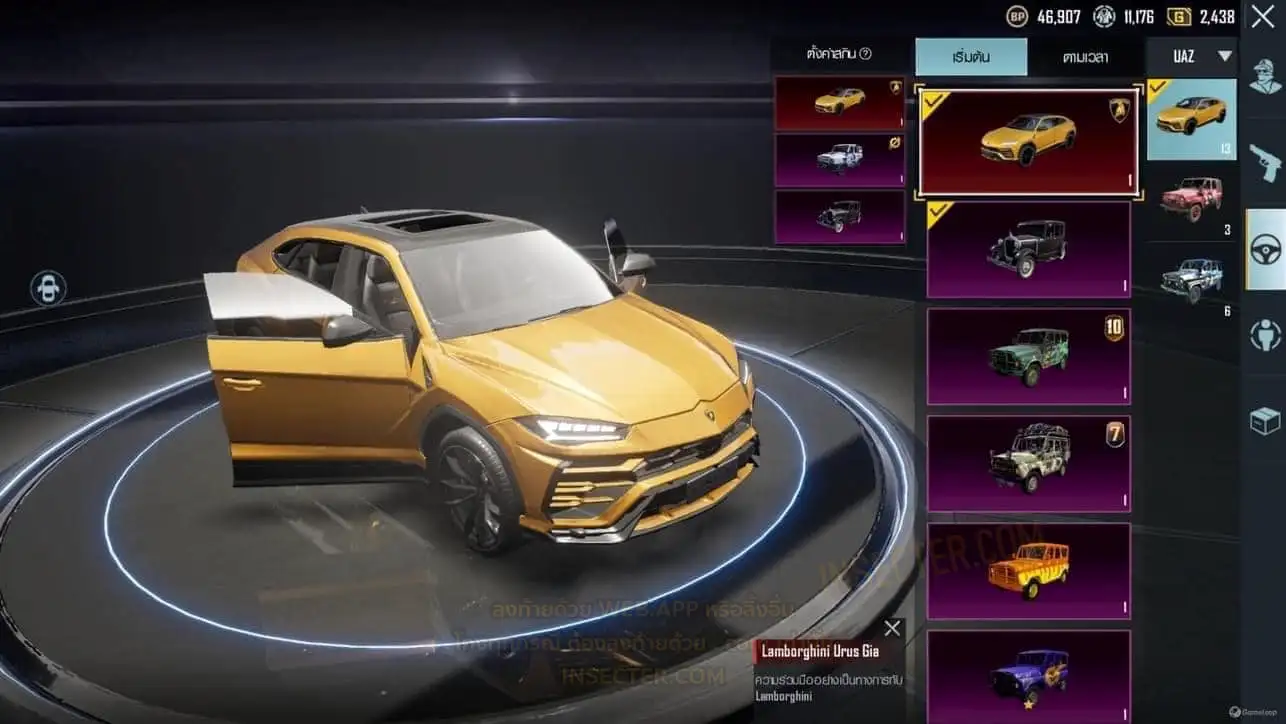
Task: Pick the orange flame UAZ skin
Action: pyautogui.click(x=1028, y=570)
